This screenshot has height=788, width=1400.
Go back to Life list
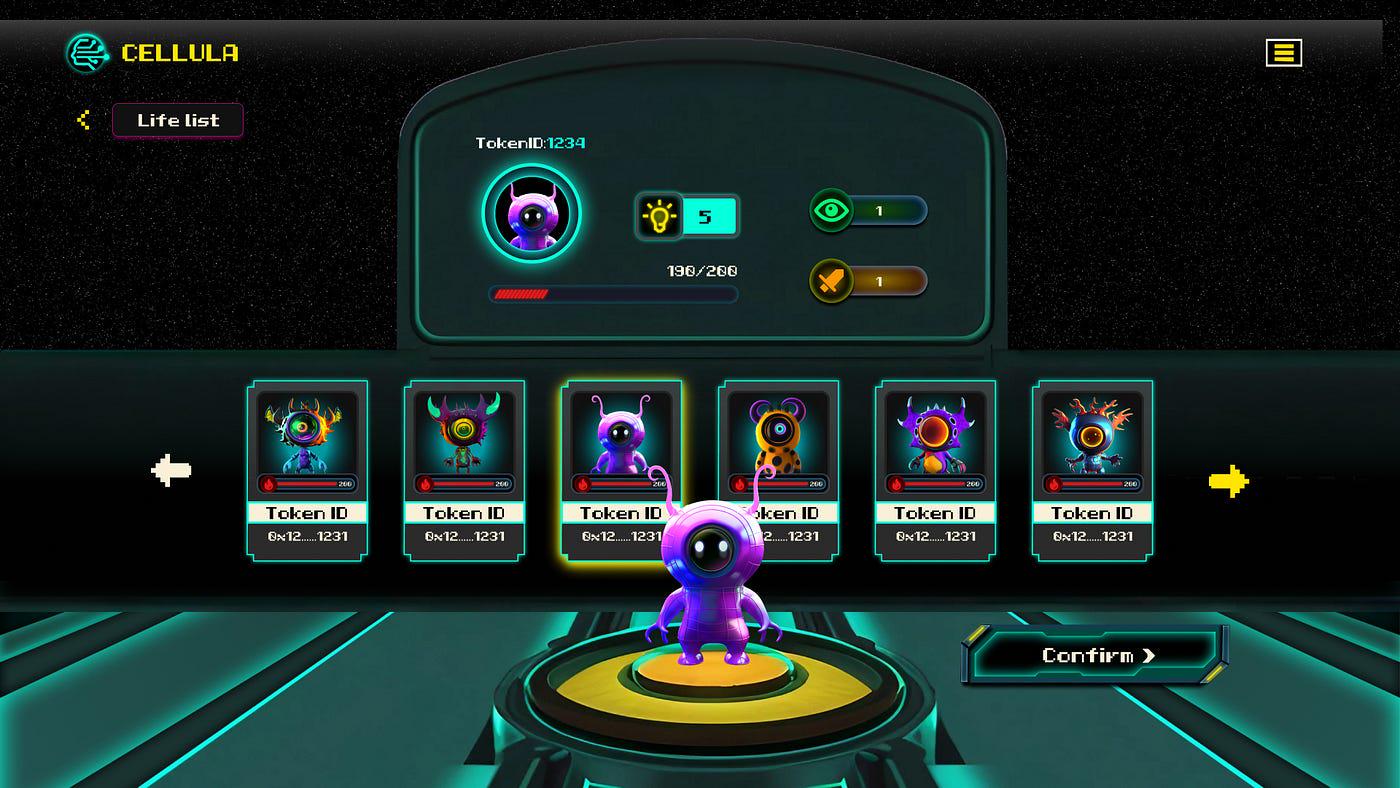tap(177, 120)
